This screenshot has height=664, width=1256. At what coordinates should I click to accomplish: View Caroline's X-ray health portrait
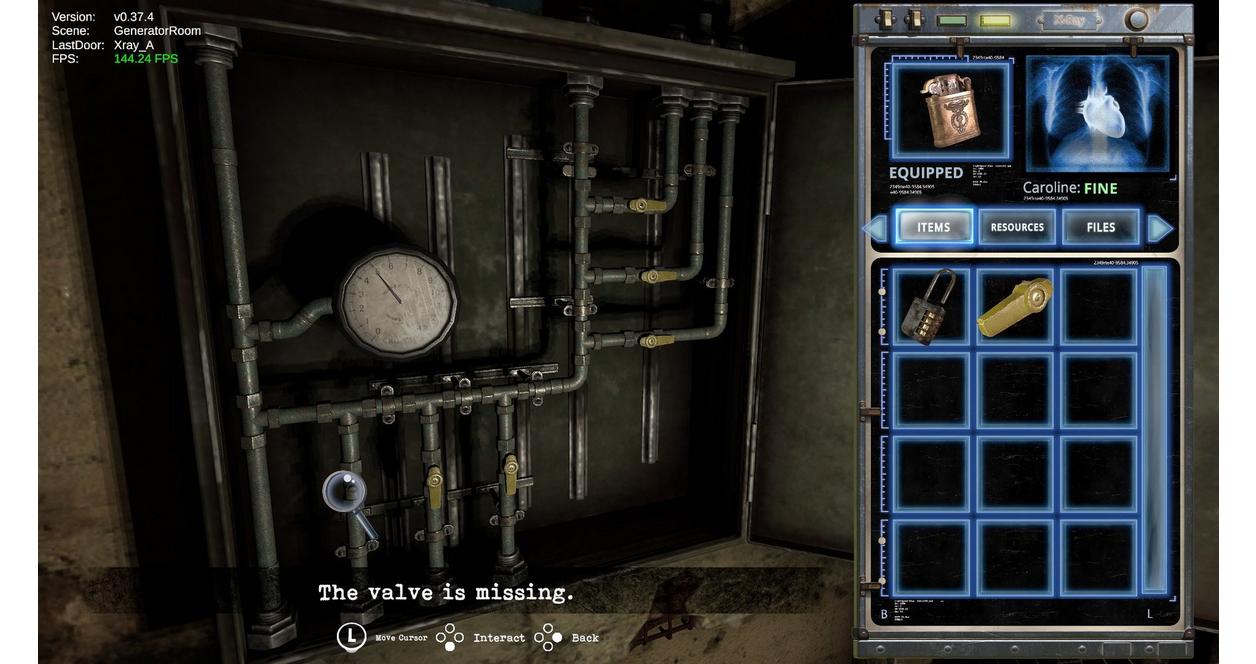point(1097,113)
